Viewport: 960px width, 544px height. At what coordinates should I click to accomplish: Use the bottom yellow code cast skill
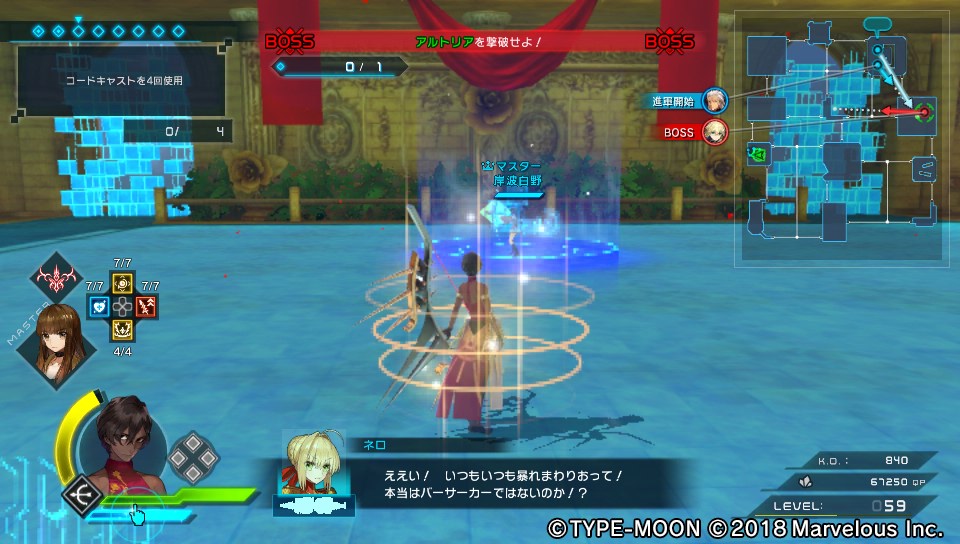(x=122, y=330)
